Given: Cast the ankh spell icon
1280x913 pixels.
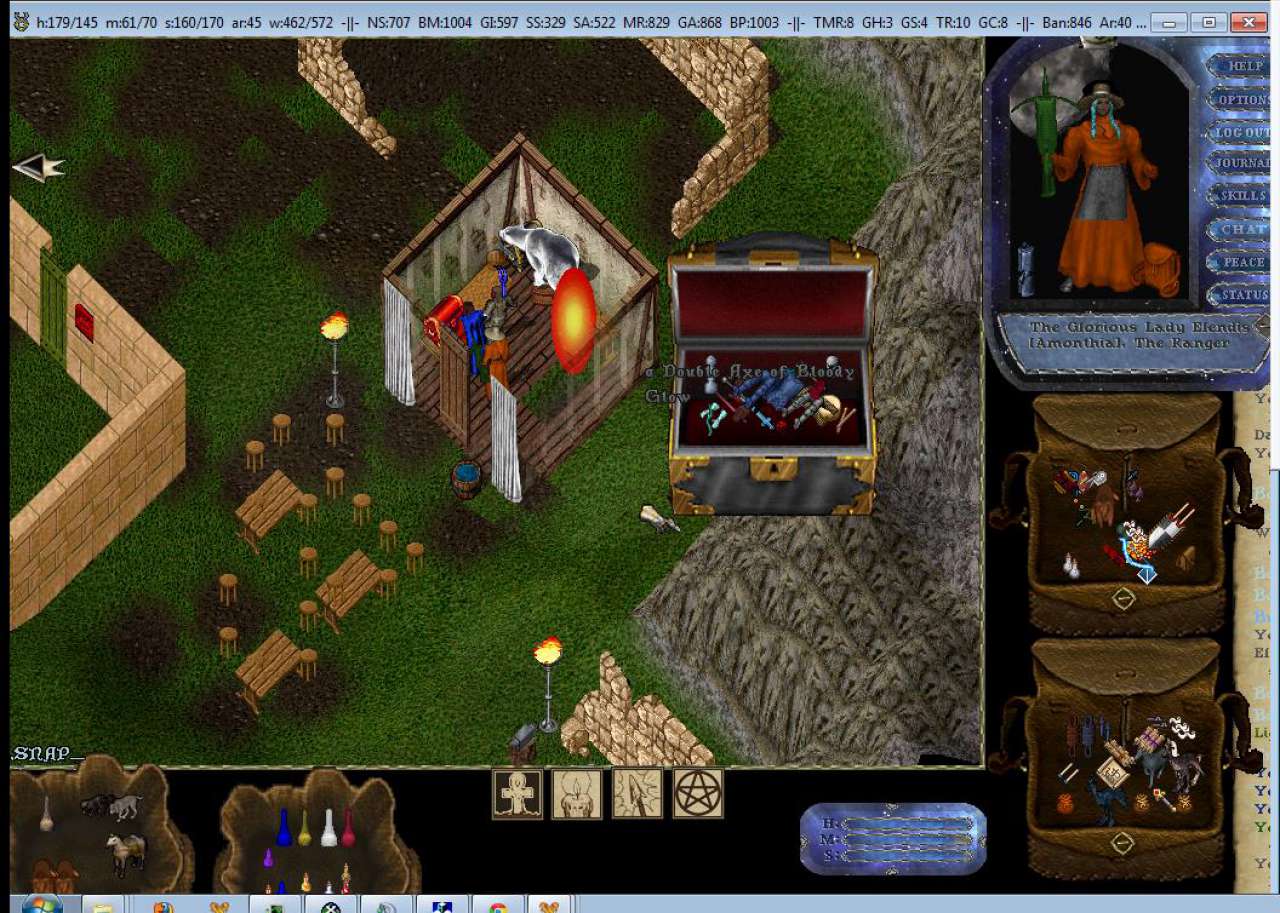Looking at the screenshot, I should [517, 794].
